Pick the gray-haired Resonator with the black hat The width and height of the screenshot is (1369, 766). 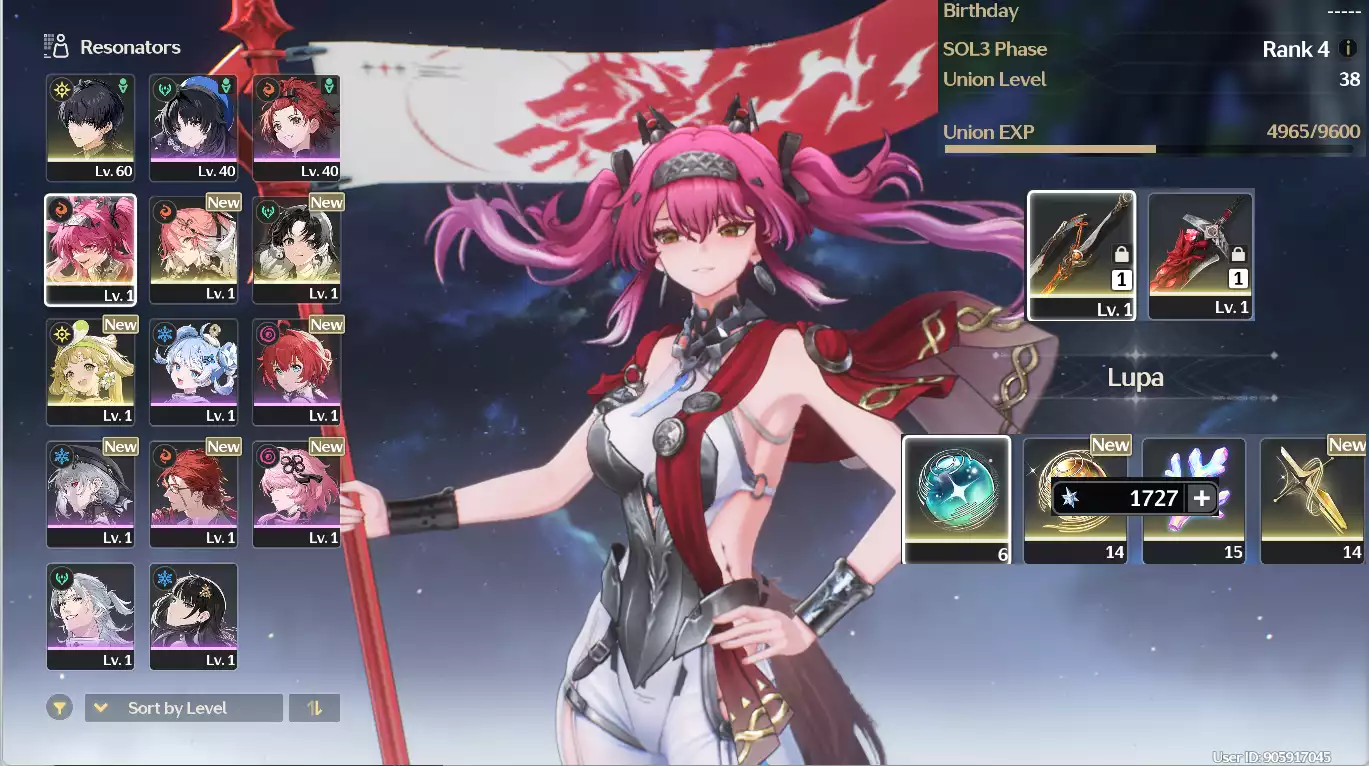90,494
